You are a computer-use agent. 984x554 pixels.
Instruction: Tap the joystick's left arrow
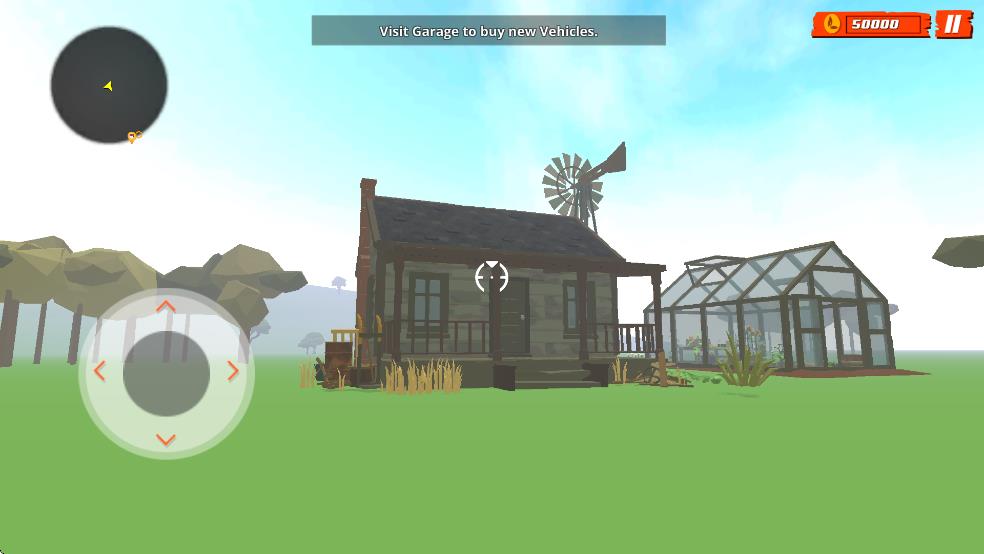(99, 372)
